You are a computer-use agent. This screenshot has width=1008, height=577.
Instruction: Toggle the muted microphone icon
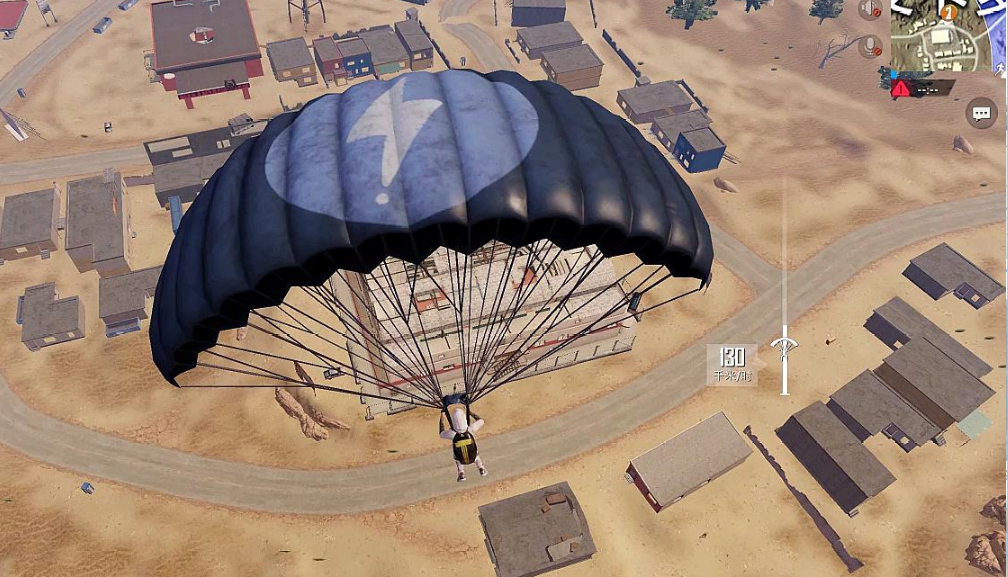(870, 46)
